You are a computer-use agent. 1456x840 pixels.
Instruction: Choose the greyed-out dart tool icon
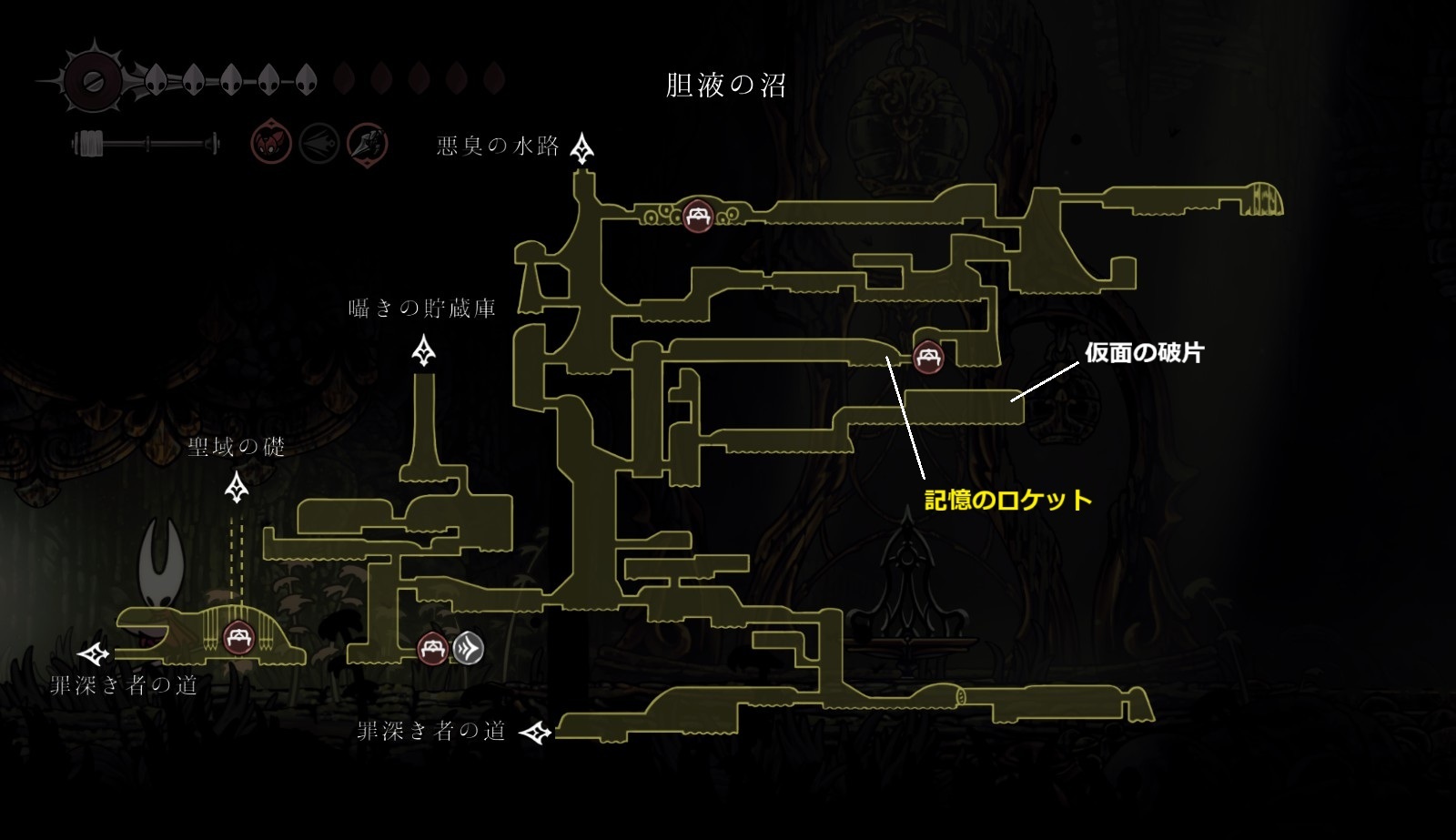319,144
